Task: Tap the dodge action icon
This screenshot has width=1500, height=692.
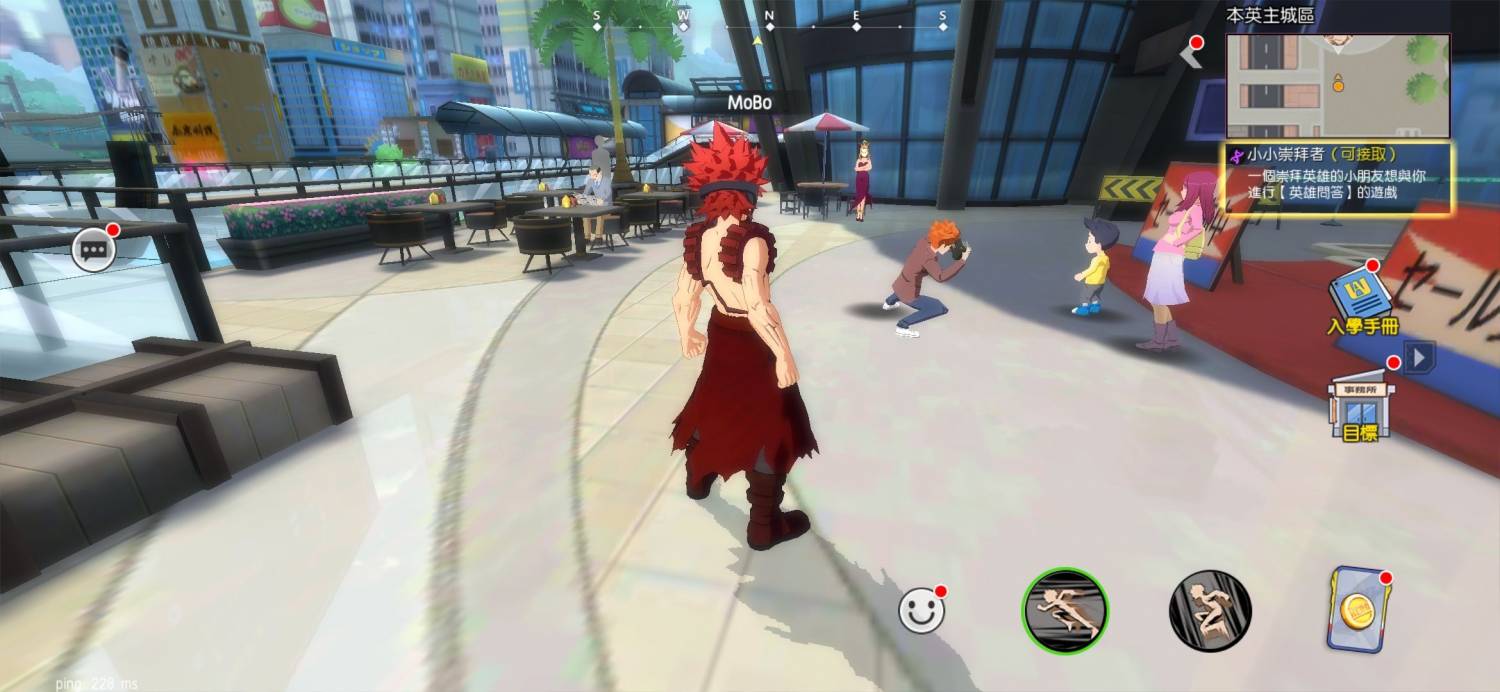Action: (1210, 611)
